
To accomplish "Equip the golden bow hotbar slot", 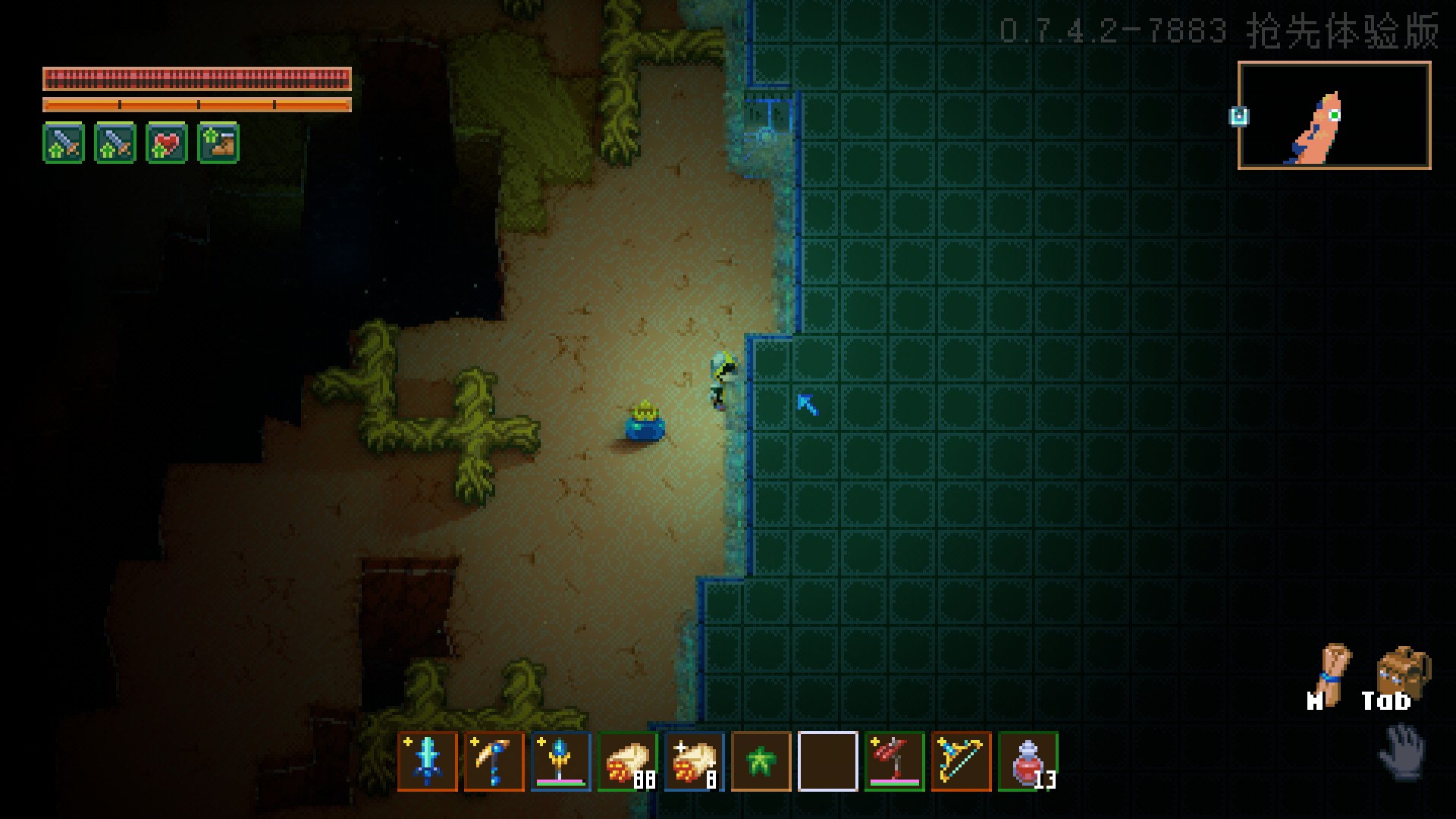I will point(962,761).
